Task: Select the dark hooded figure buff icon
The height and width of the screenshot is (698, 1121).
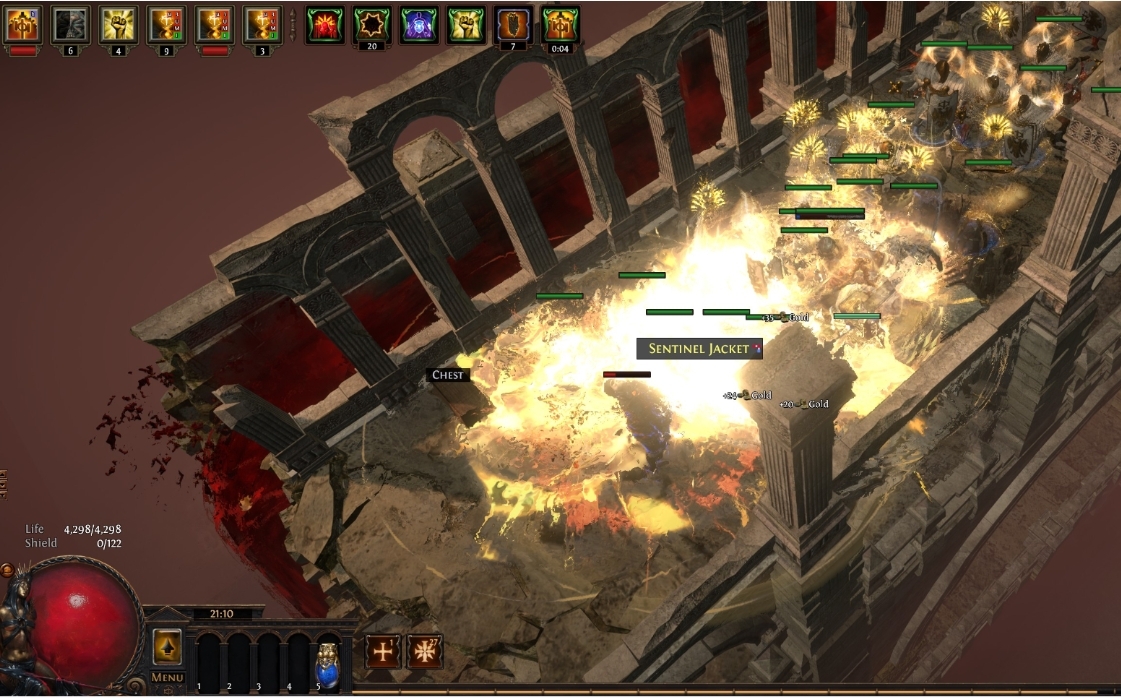Action: 70,24
